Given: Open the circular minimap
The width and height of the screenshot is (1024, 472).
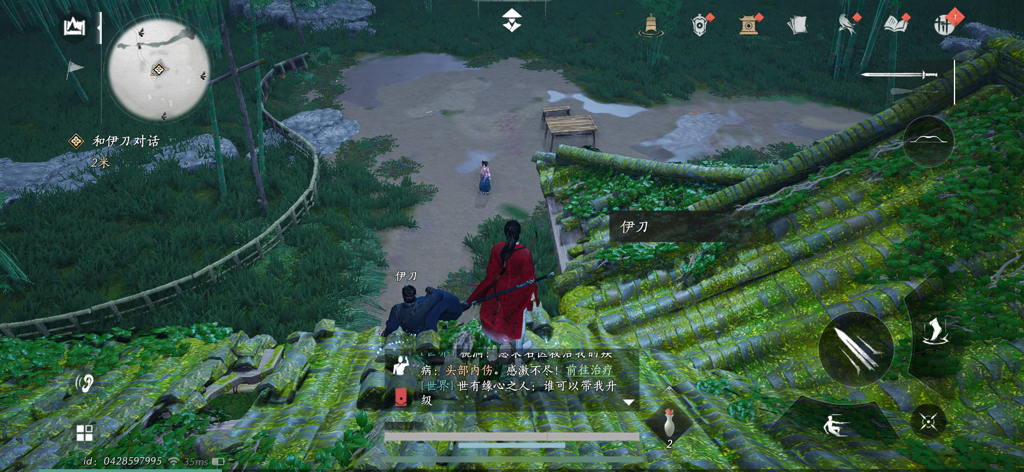Looking at the screenshot, I should [x=158, y=68].
